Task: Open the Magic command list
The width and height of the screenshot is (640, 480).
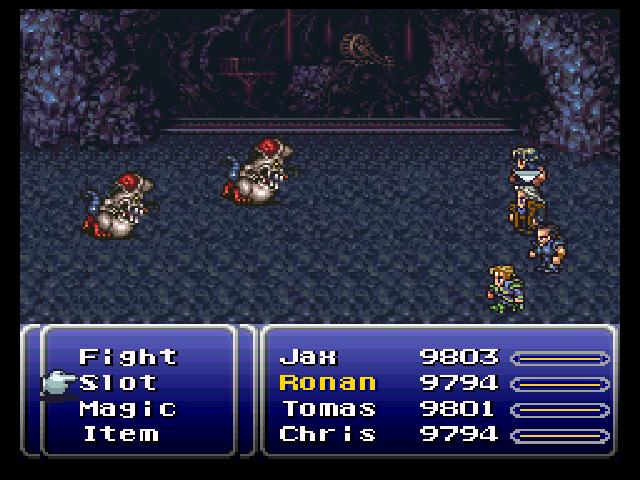Action: 127,409
